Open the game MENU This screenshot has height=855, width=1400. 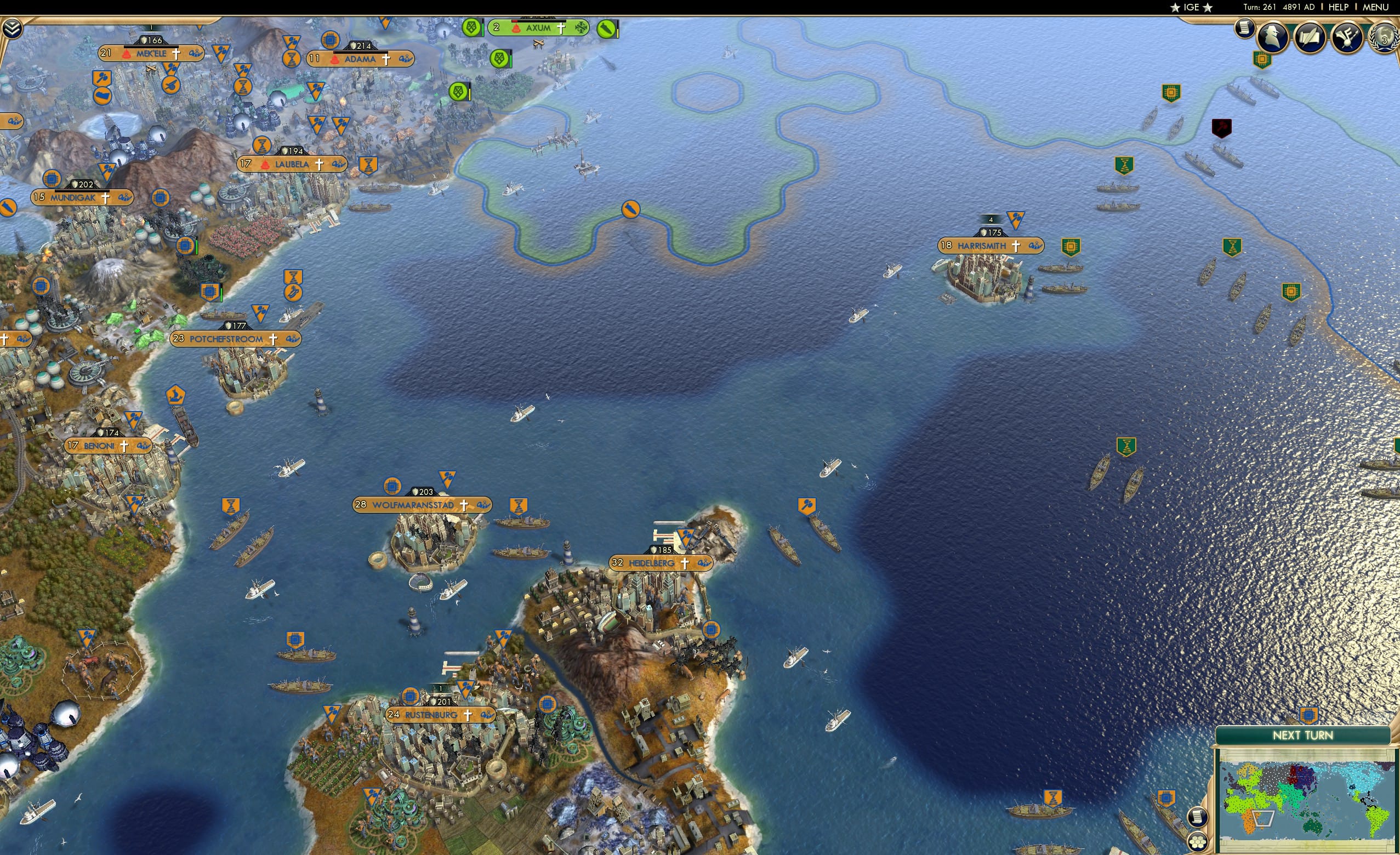[x=1375, y=7]
